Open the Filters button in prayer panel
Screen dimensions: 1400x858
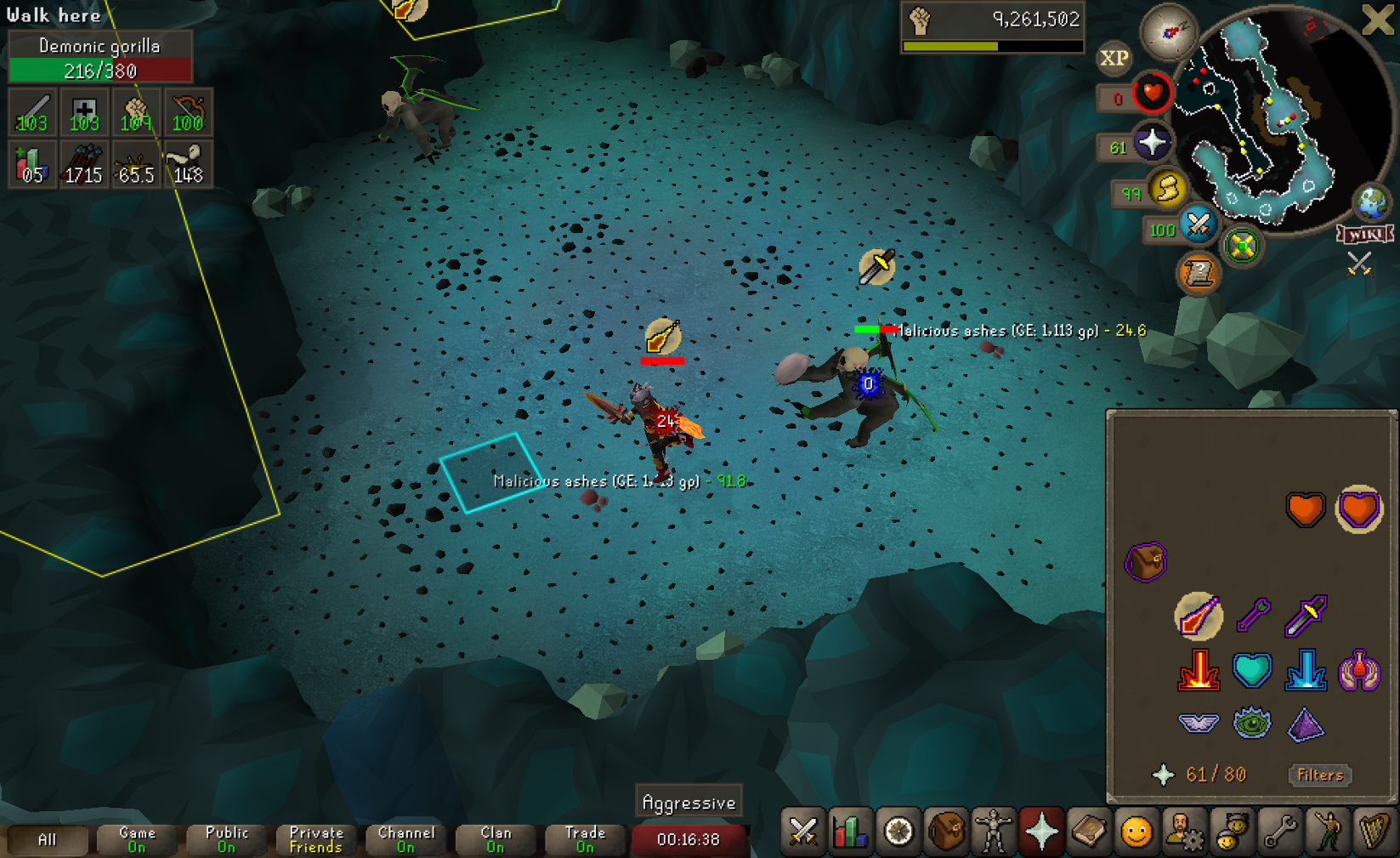tap(1319, 775)
